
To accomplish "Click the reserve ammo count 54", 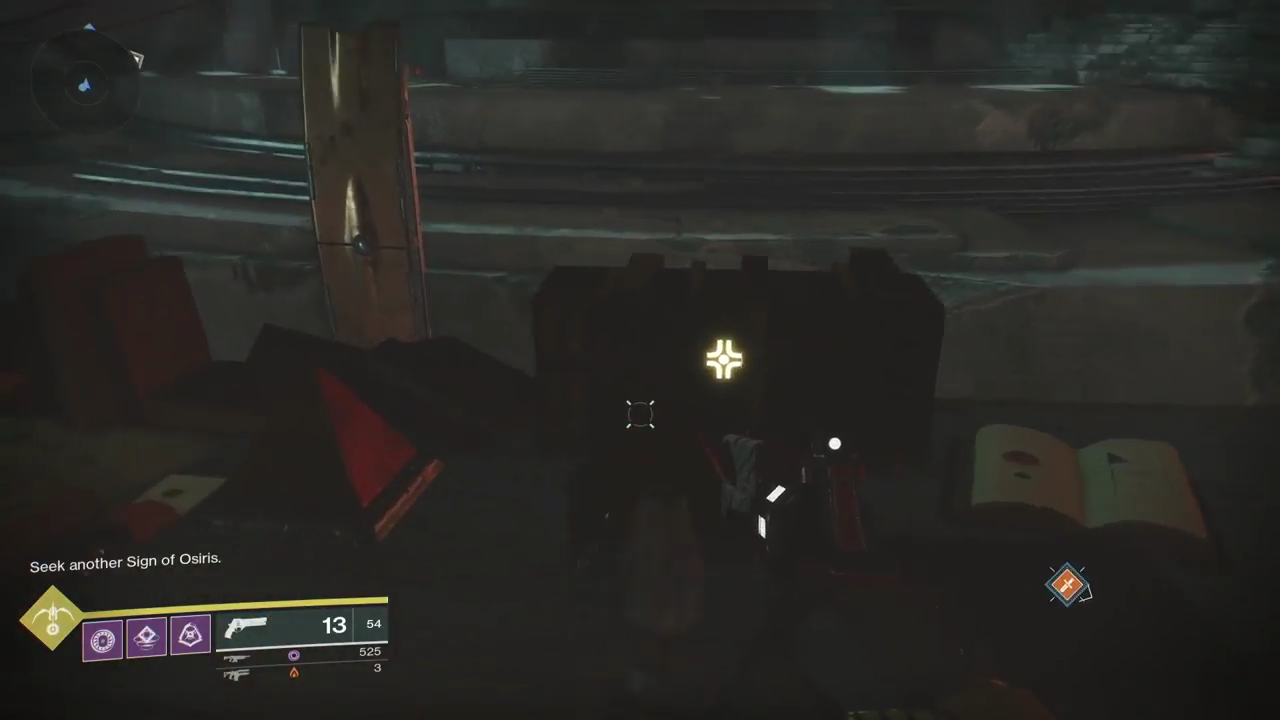I will point(373,623).
